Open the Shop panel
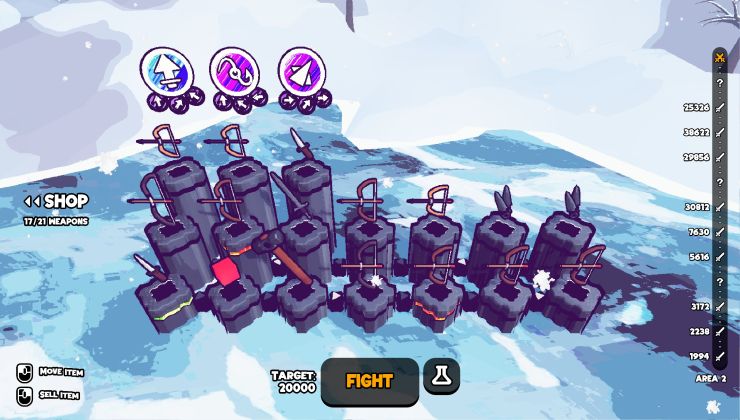Image resolution: width=740 pixels, height=420 pixels. click(57, 202)
